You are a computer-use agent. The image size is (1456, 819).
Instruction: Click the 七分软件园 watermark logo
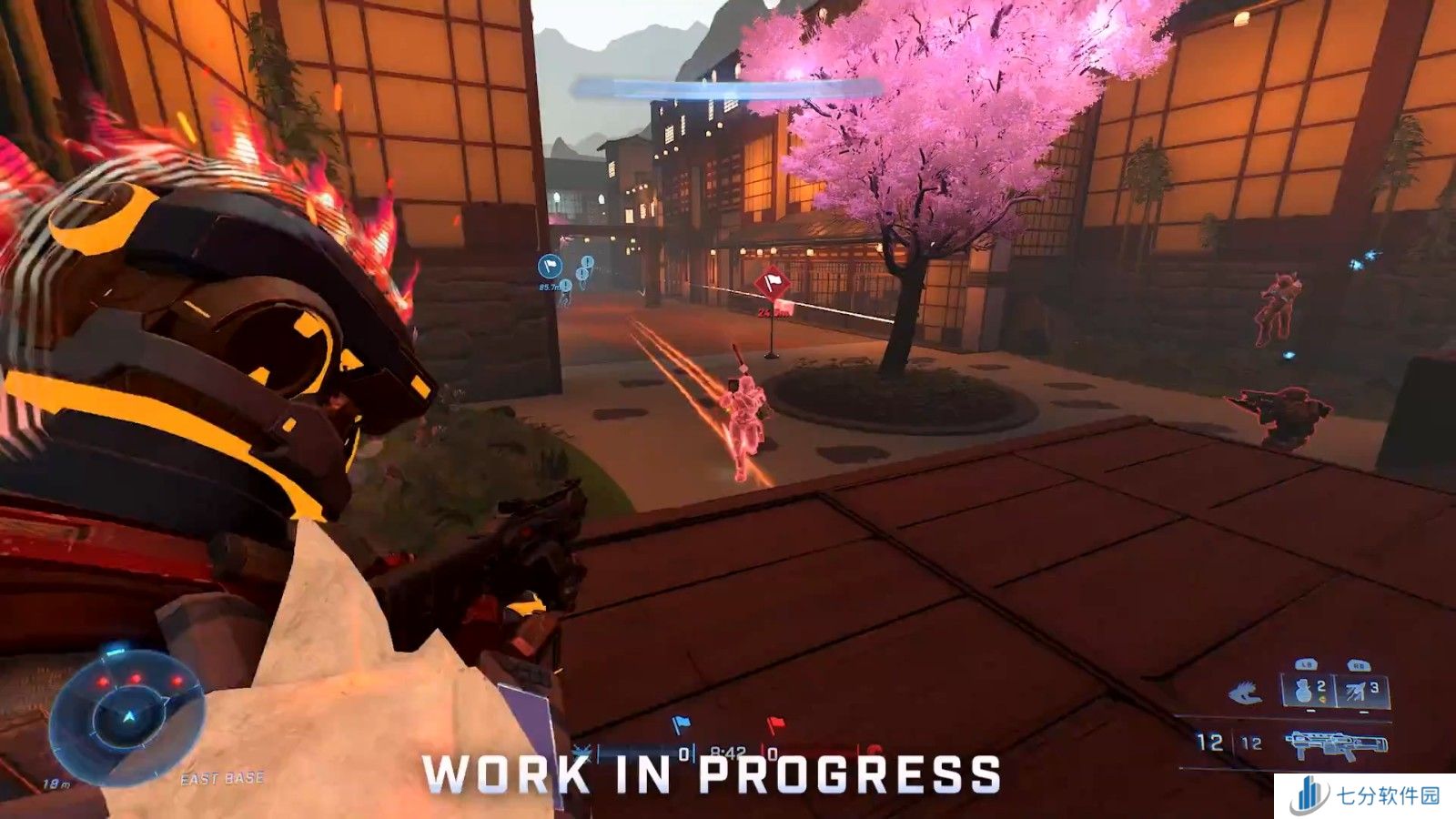1365,796
